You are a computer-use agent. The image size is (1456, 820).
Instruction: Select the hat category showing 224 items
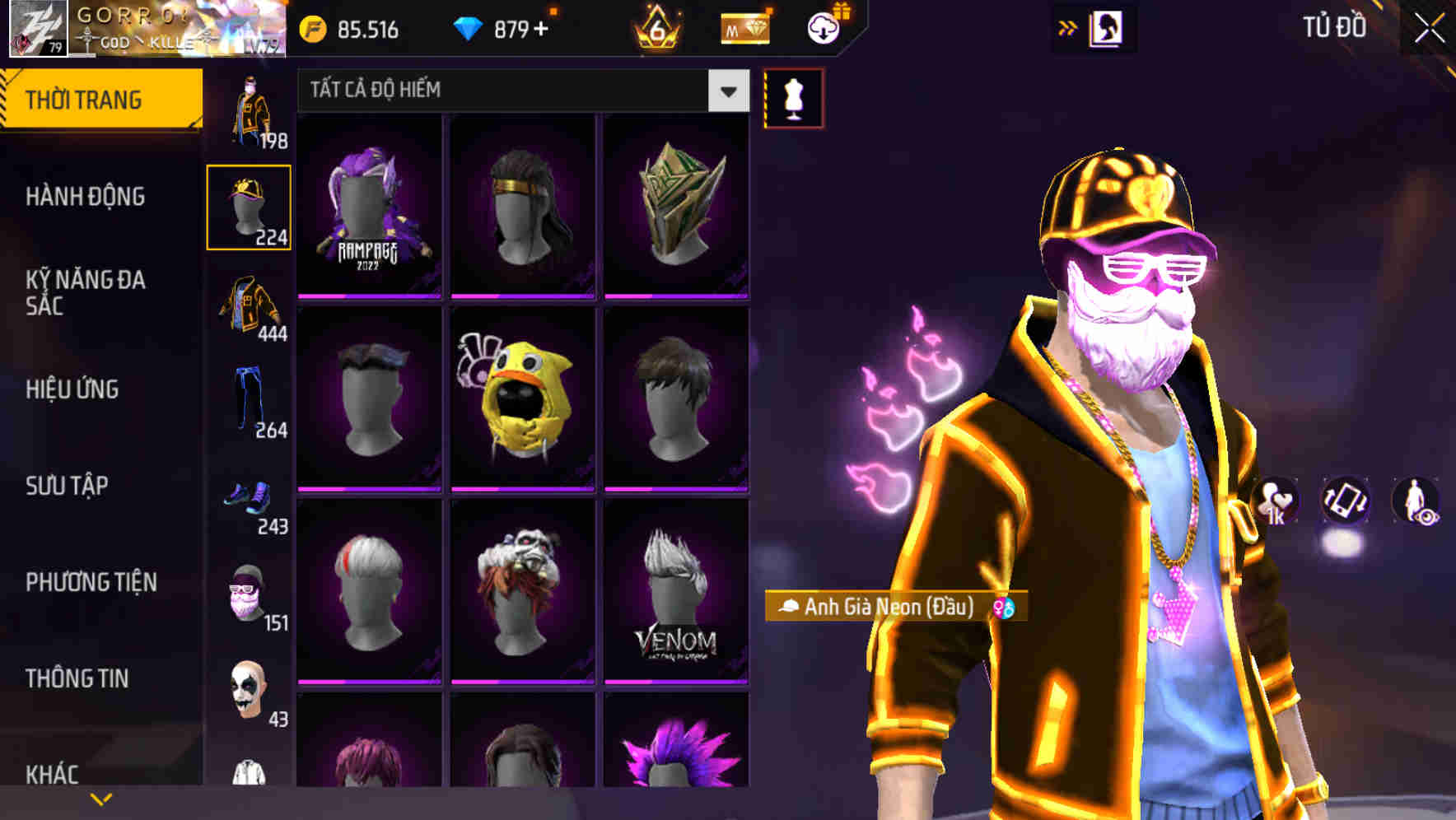tap(250, 206)
